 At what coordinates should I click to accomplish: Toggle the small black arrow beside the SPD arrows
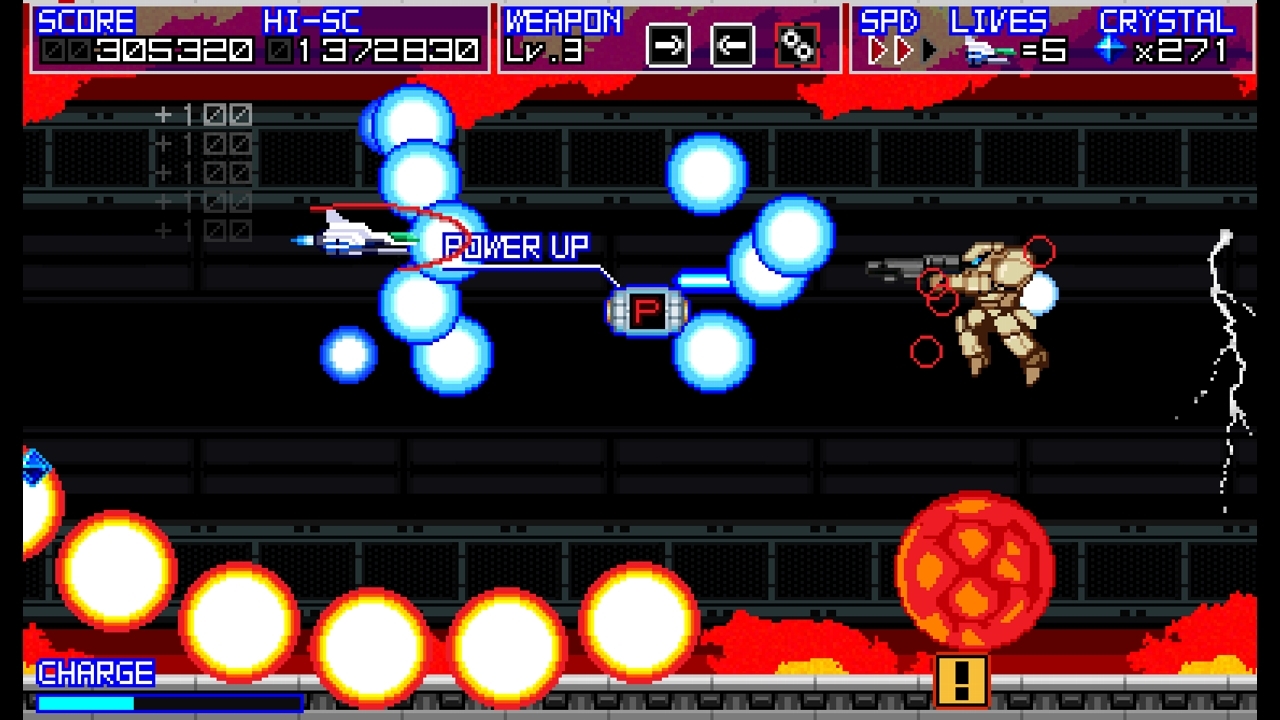[930, 50]
